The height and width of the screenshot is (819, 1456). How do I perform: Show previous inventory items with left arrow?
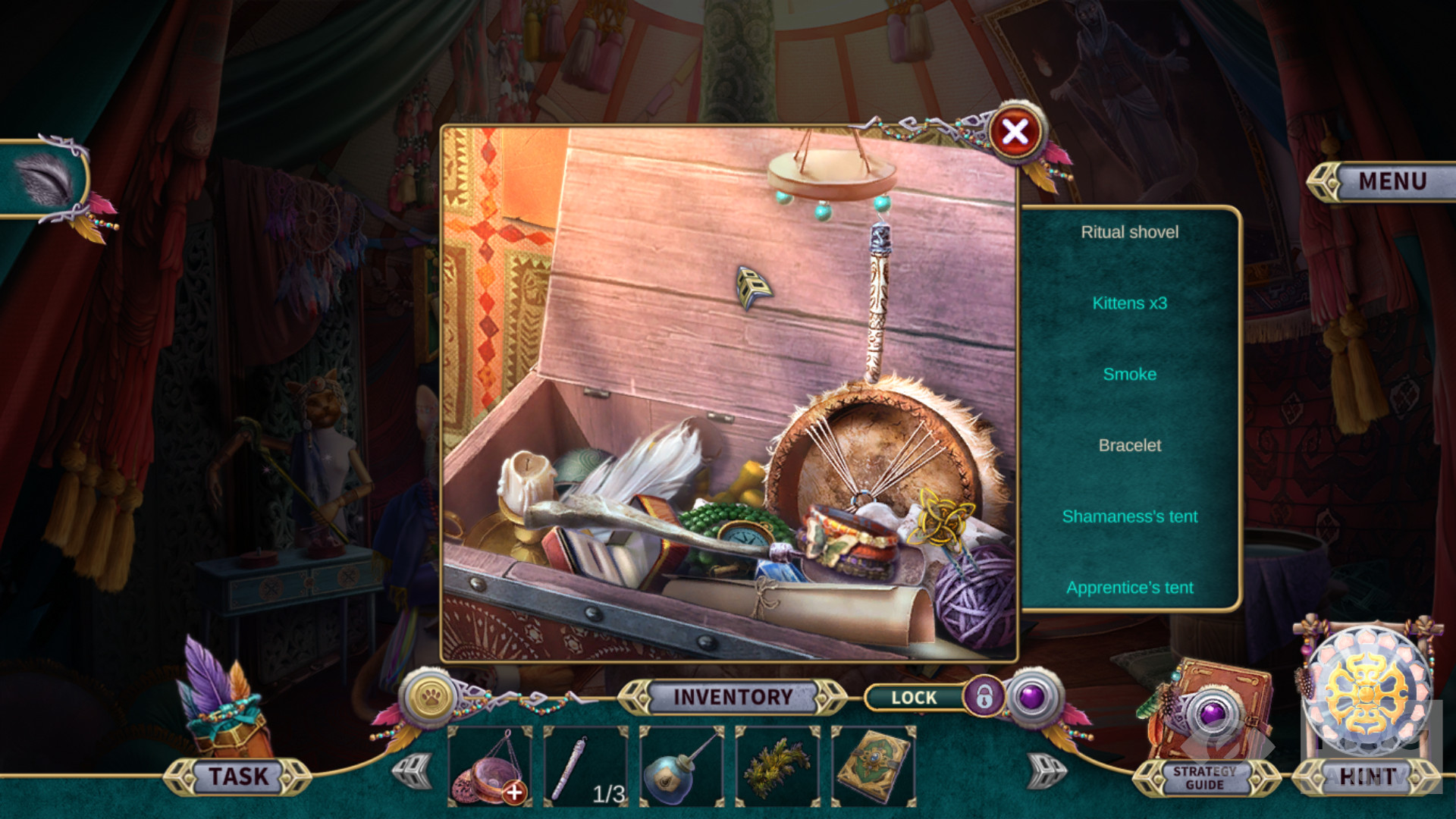click(x=413, y=771)
